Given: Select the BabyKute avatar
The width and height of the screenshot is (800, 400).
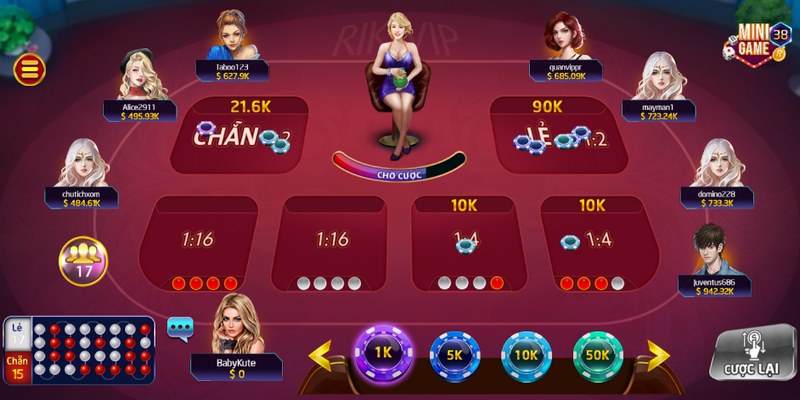Looking at the screenshot, I should tap(237, 324).
